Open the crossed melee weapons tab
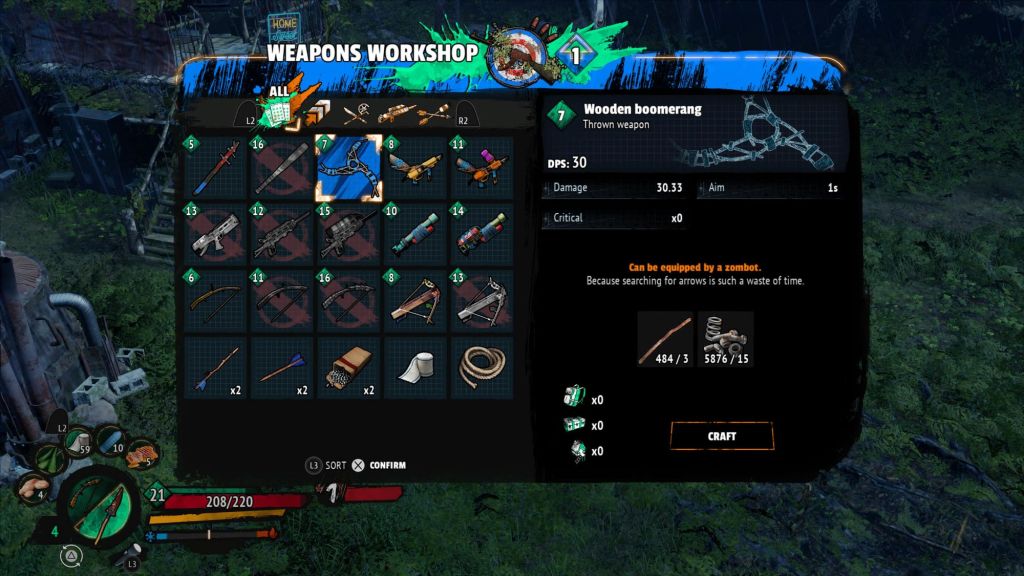The image size is (1024, 576). point(357,113)
